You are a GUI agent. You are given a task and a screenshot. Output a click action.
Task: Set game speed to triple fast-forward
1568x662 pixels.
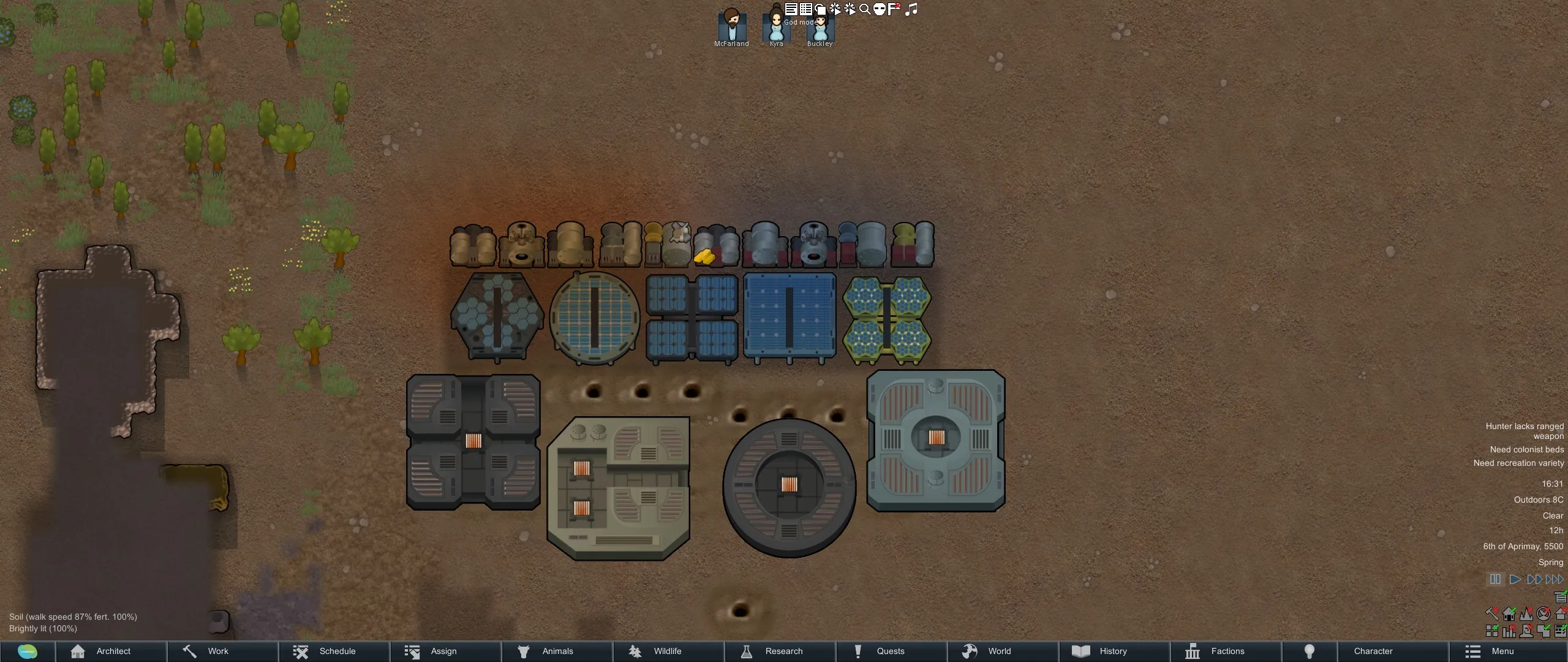point(1555,579)
